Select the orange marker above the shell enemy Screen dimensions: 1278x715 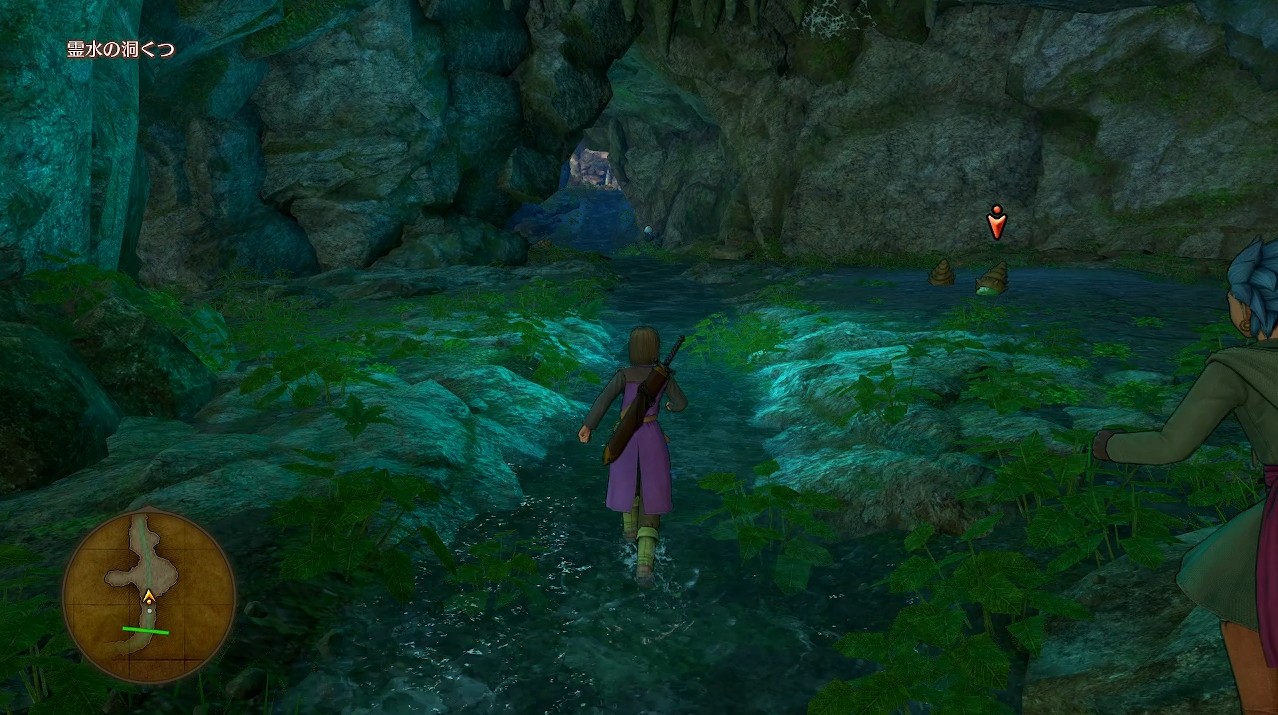tap(996, 222)
